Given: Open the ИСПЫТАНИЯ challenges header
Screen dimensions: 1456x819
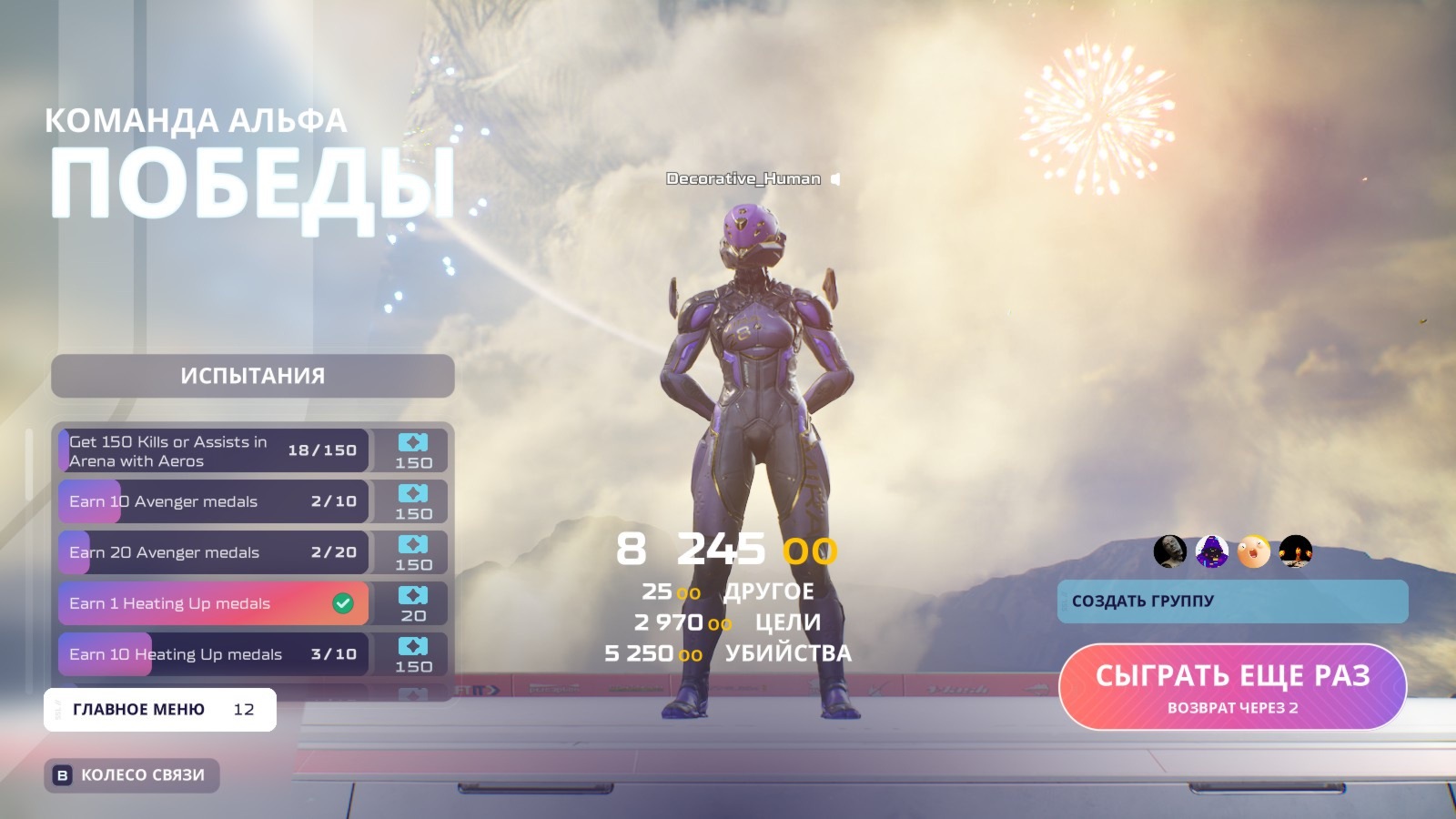Looking at the screenshot, I should (x=252, y=376).
